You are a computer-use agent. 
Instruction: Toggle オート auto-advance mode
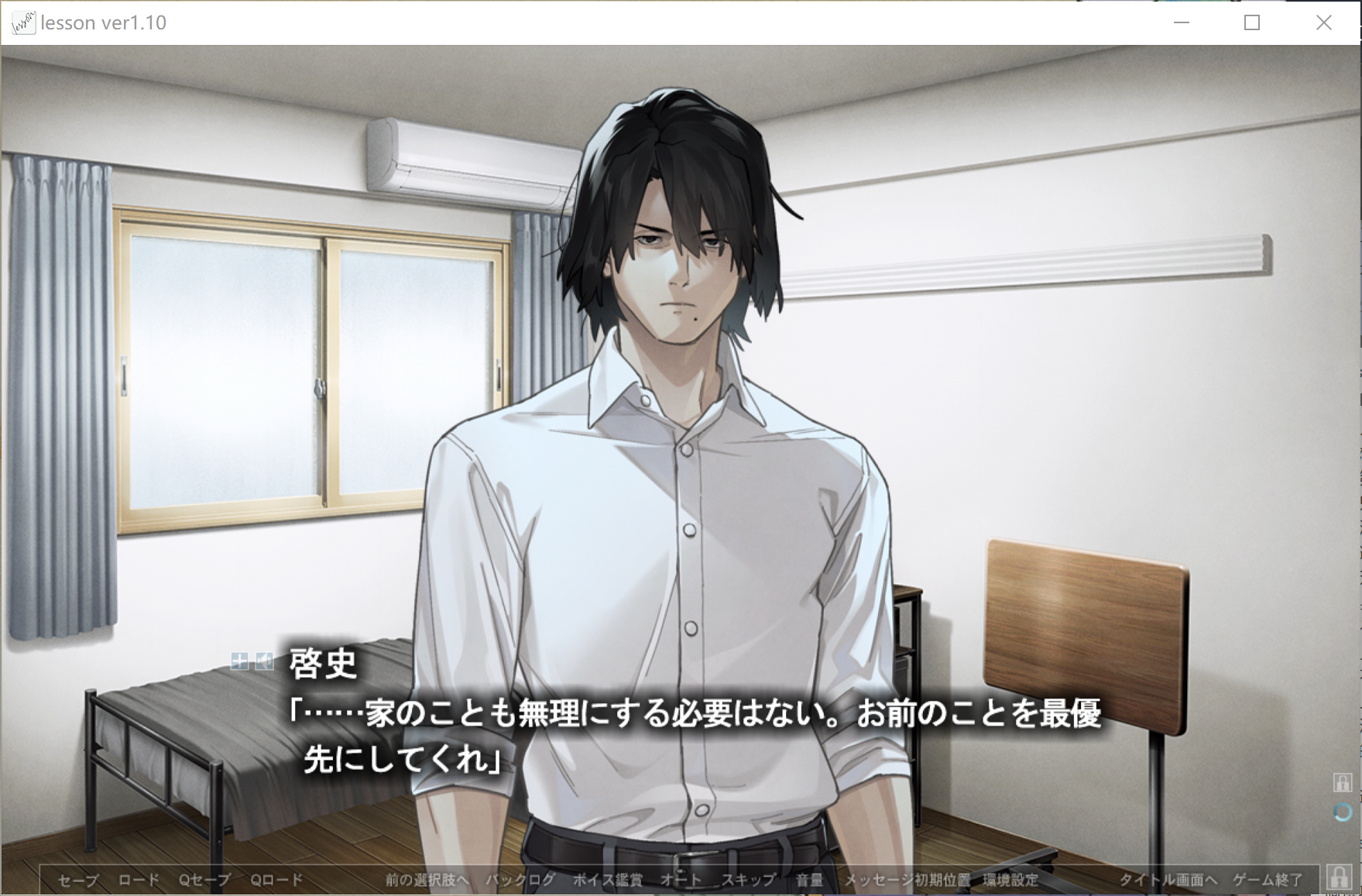681,880
